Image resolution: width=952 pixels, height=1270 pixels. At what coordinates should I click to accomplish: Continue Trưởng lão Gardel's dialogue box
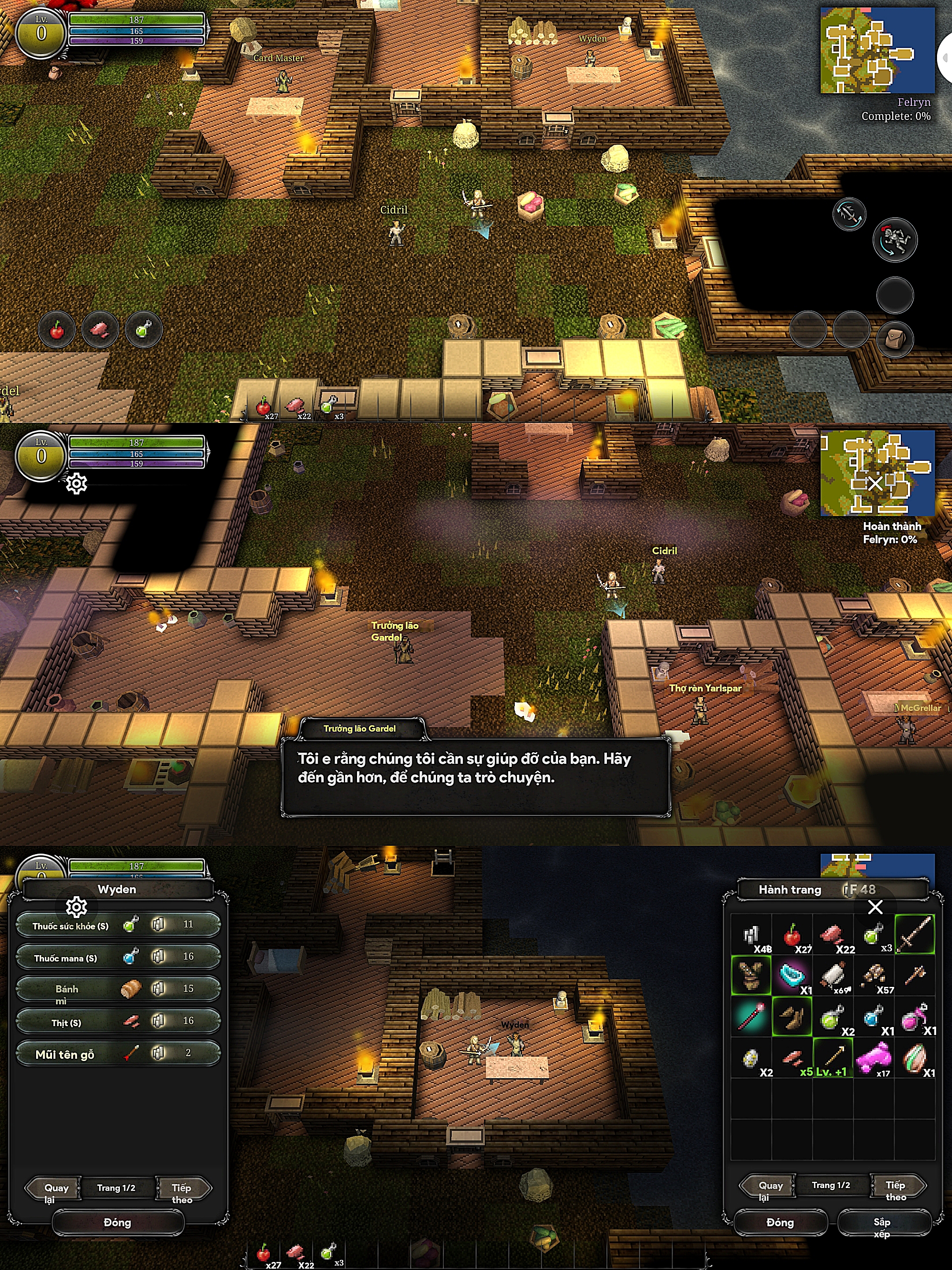pos(475,776)
